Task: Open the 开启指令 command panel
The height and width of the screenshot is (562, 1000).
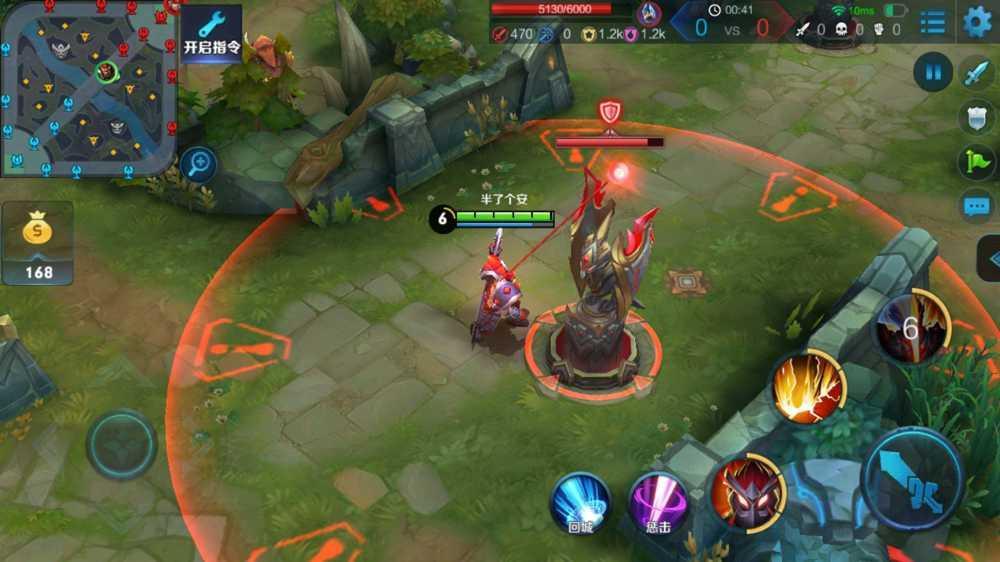Action: coord(211,33)
